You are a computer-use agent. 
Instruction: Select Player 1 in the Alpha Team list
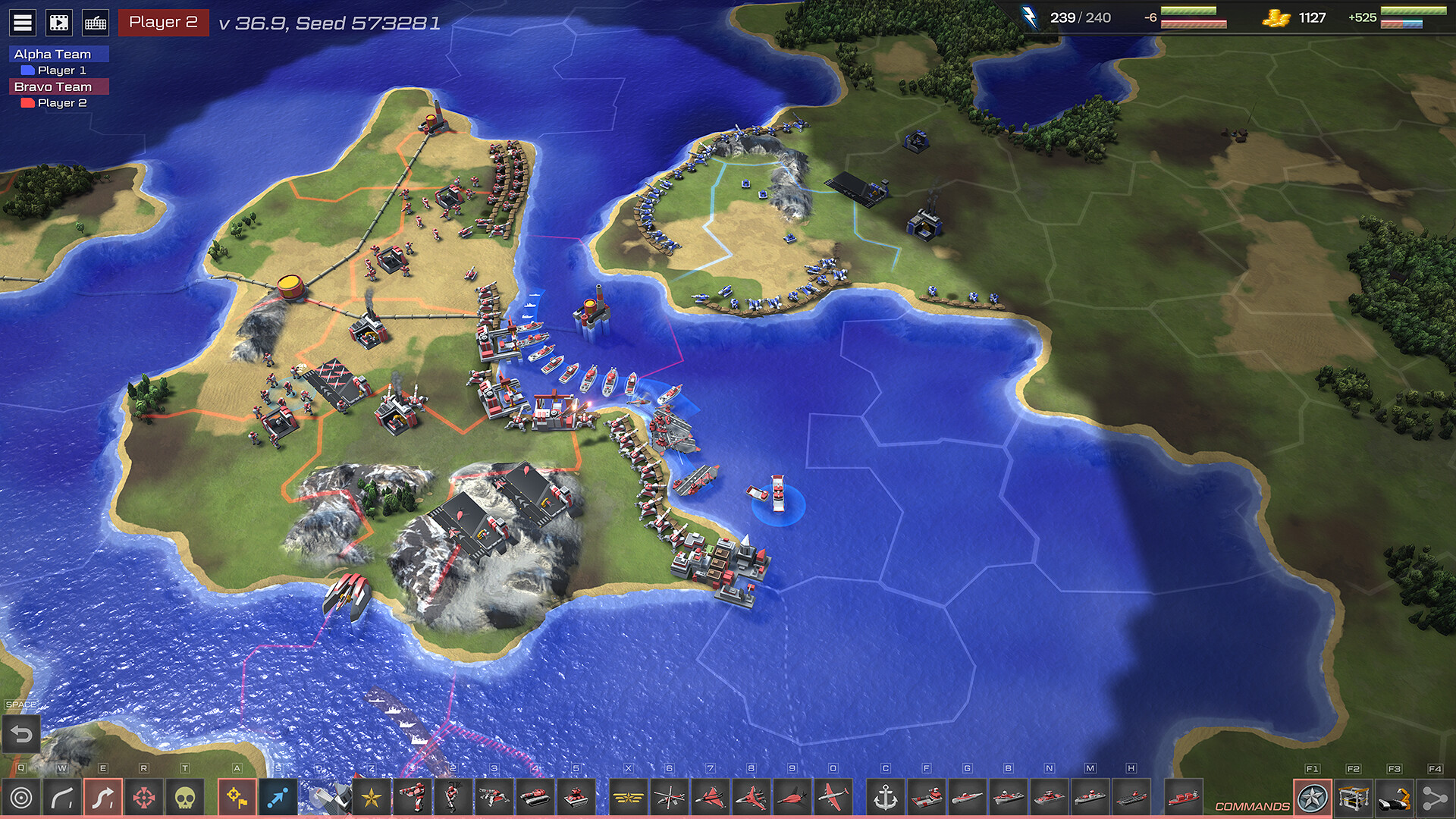(61, 71)
